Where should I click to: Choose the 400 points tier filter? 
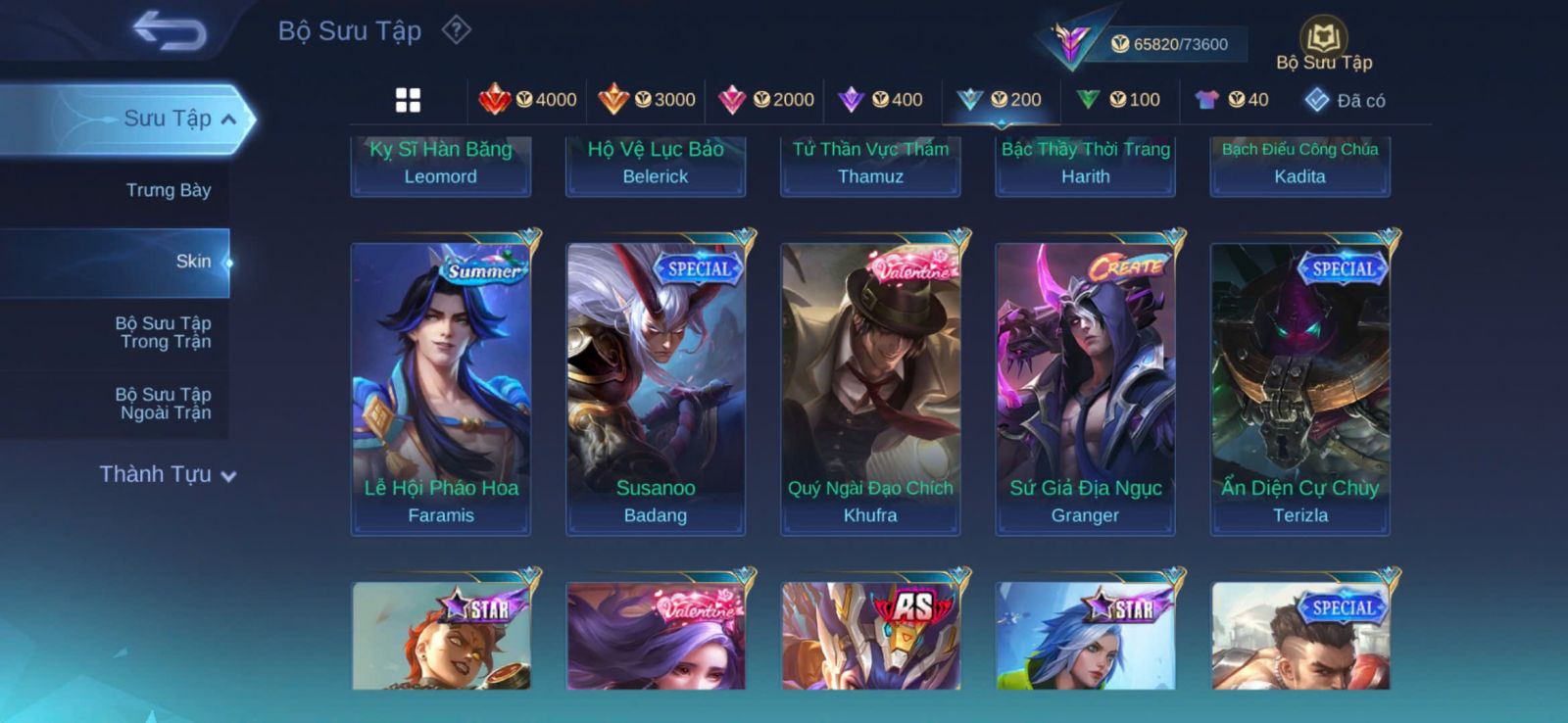click(x=881, y=100)
